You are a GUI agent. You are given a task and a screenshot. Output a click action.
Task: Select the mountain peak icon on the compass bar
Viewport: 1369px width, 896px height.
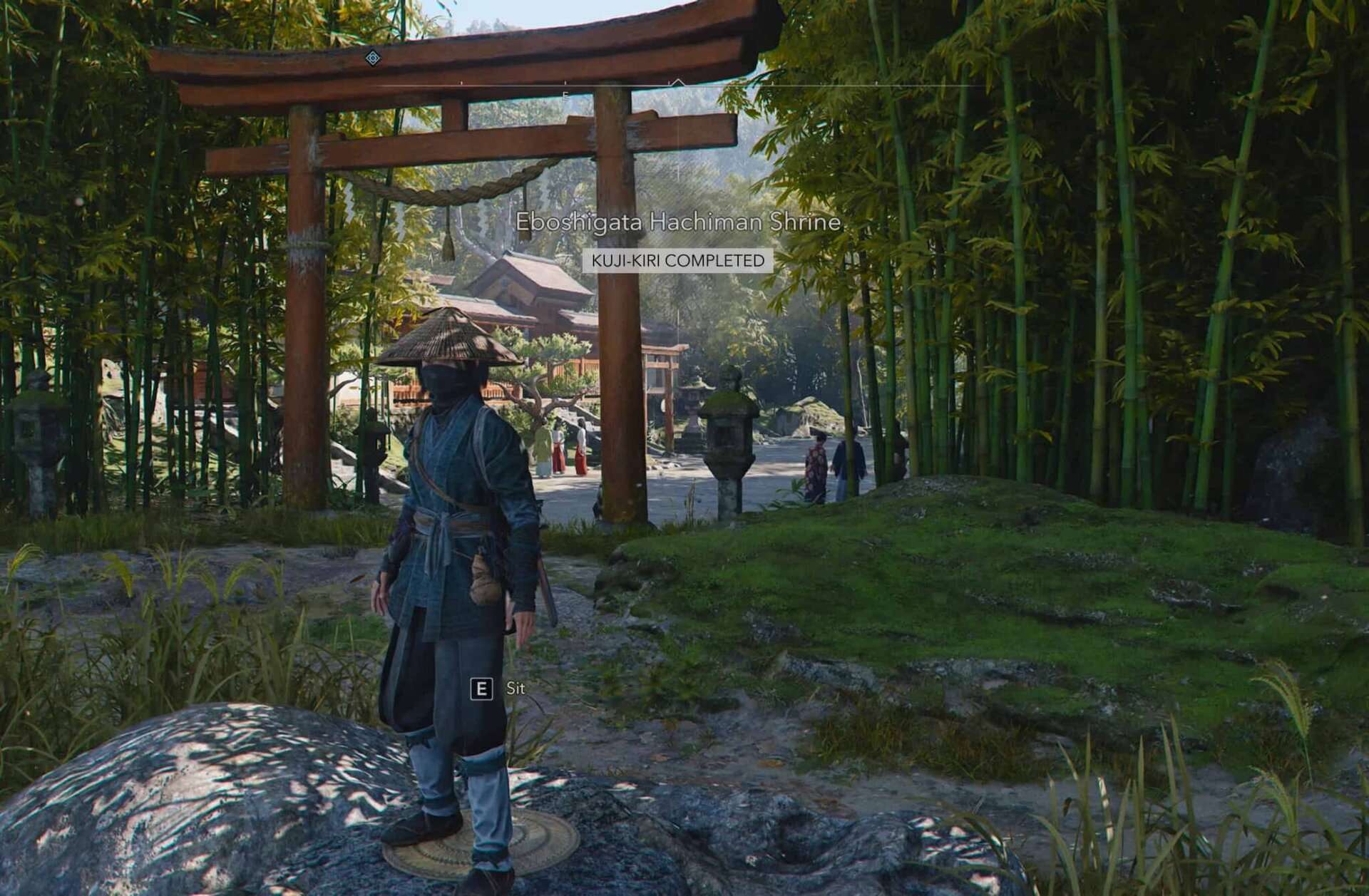[x=677, y=78]
